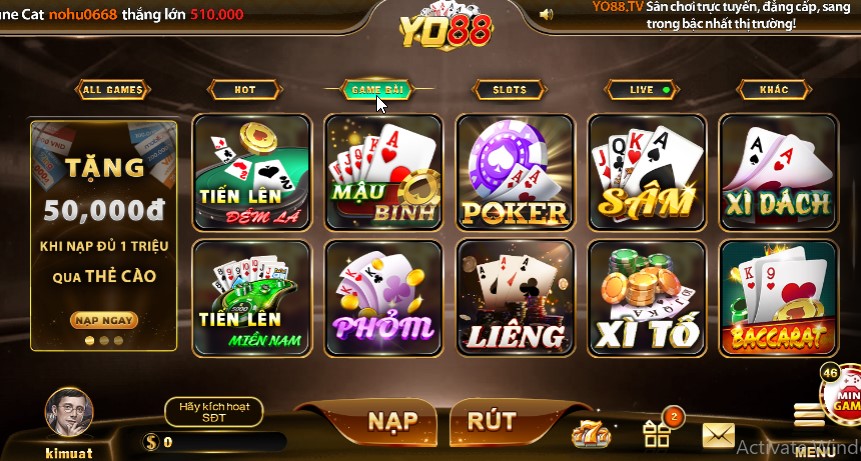Open Tiến Lên Miền Nam game
This screenshot has width=861, height=461.
pos(251,298)
